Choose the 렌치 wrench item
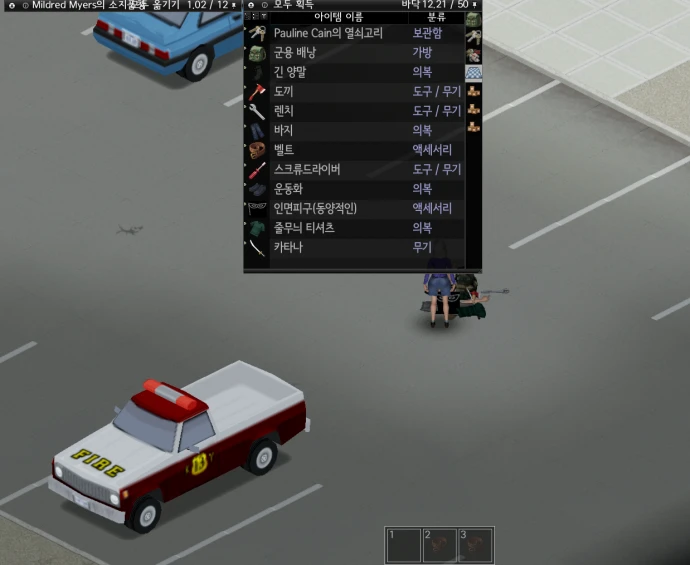 click(x=285, y=111)
